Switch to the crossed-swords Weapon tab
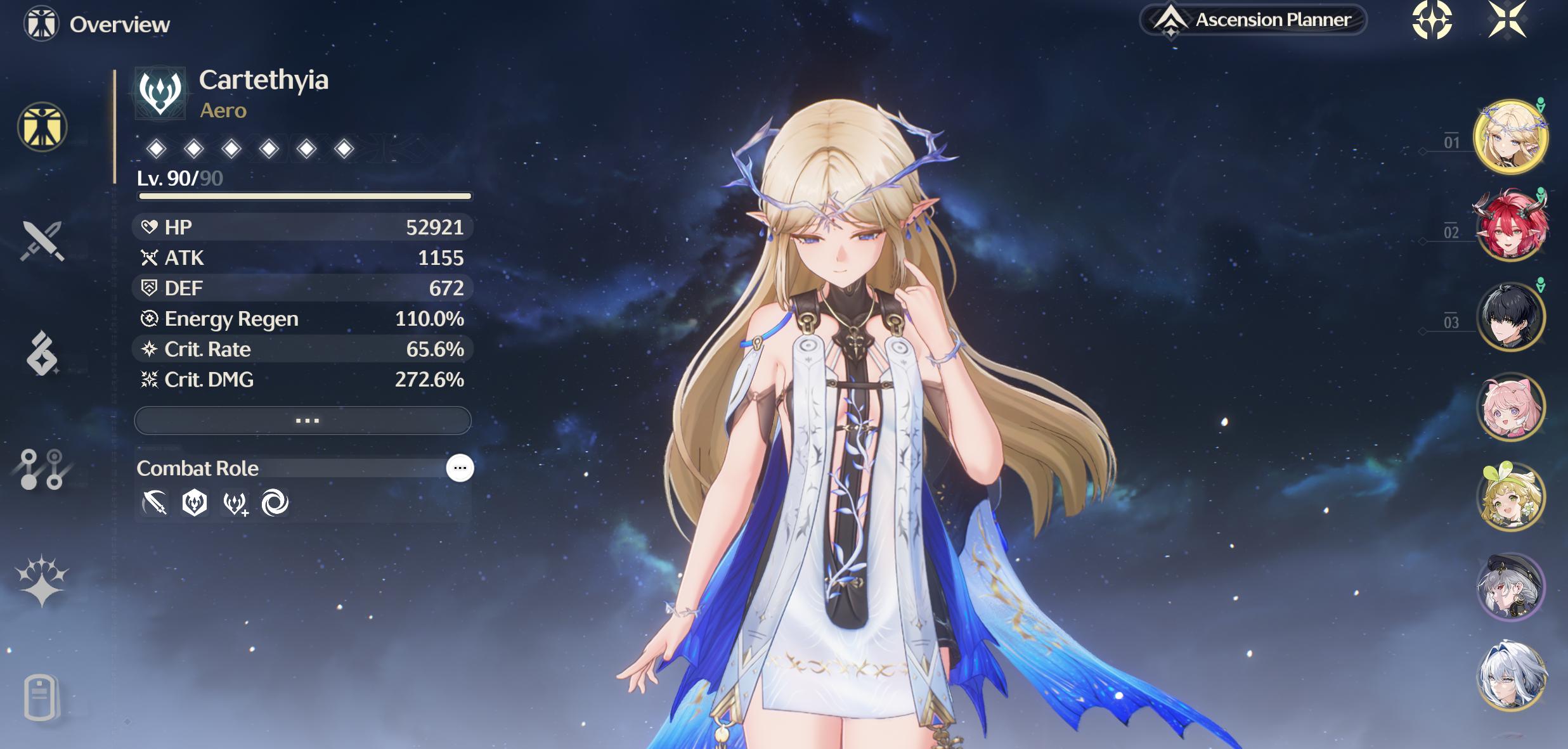1568x749 pixels. [x=42, y=241]
